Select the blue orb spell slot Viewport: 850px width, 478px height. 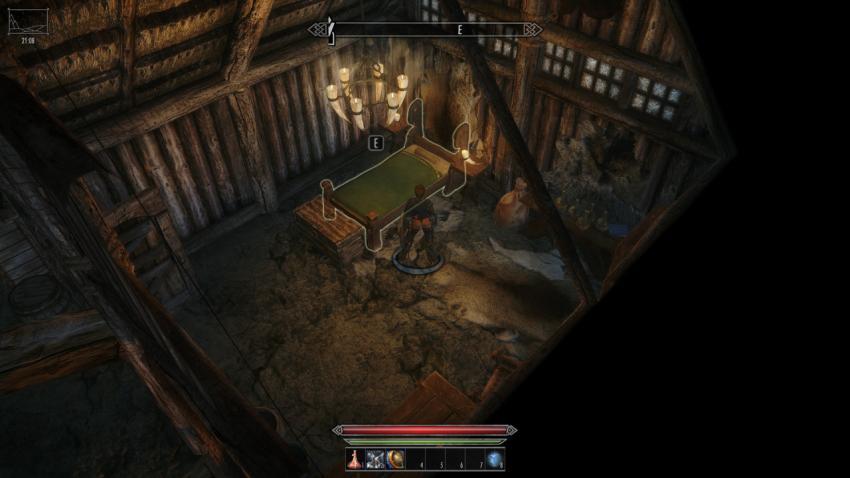495,460
